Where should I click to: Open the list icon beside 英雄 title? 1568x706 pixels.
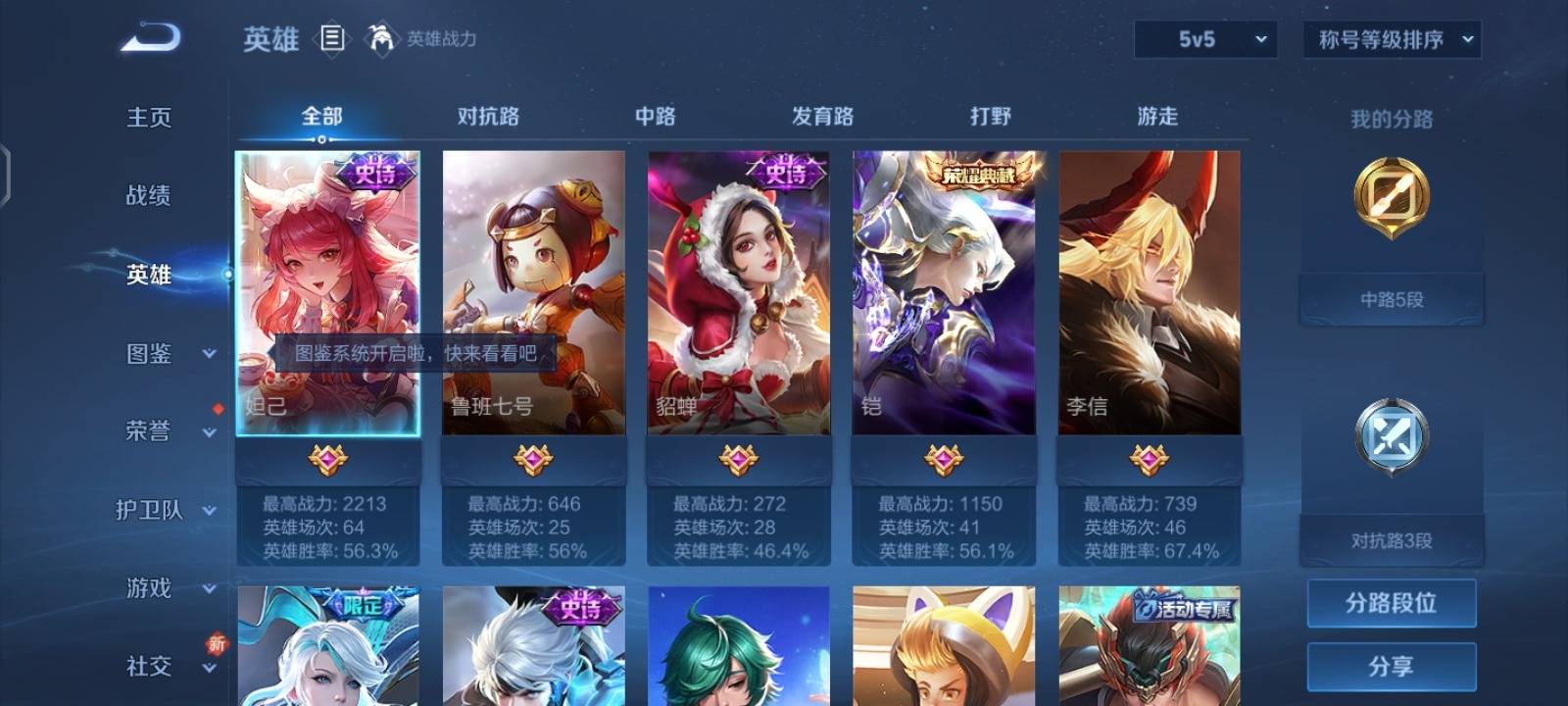click(x=332, y=39)
